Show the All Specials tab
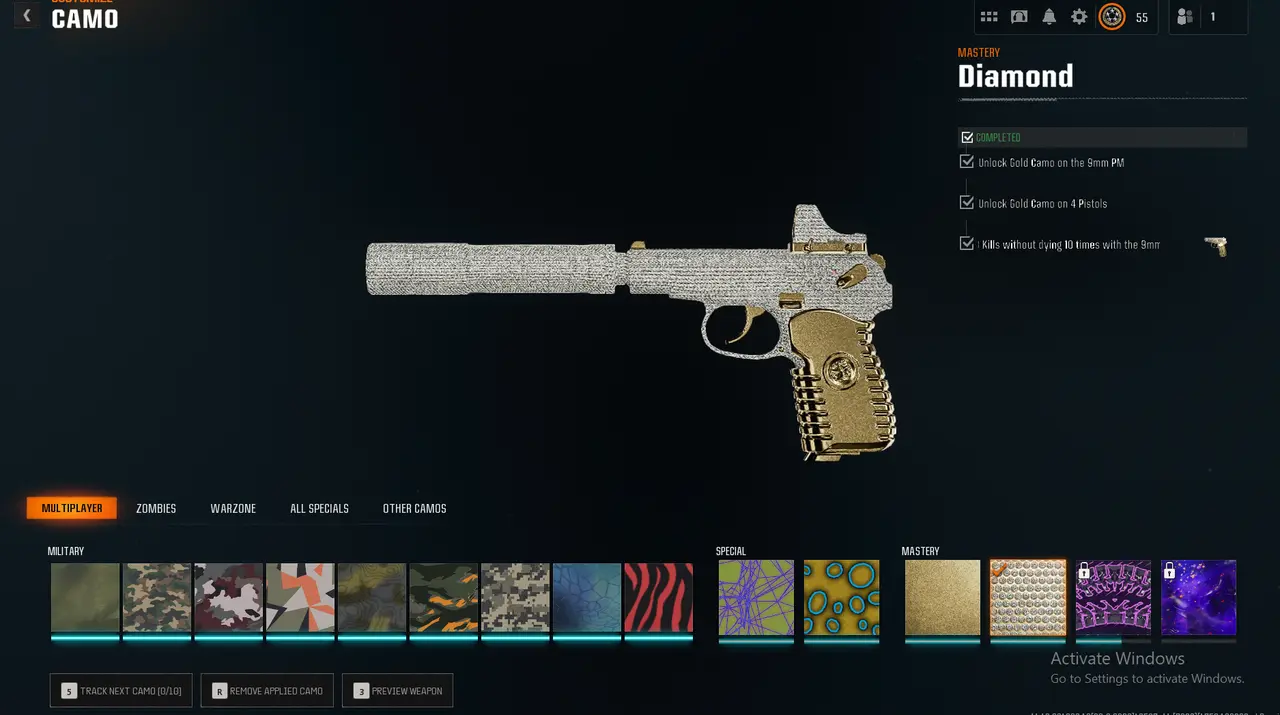This screenshot has height=715, width=1280. tap(319, 509)
